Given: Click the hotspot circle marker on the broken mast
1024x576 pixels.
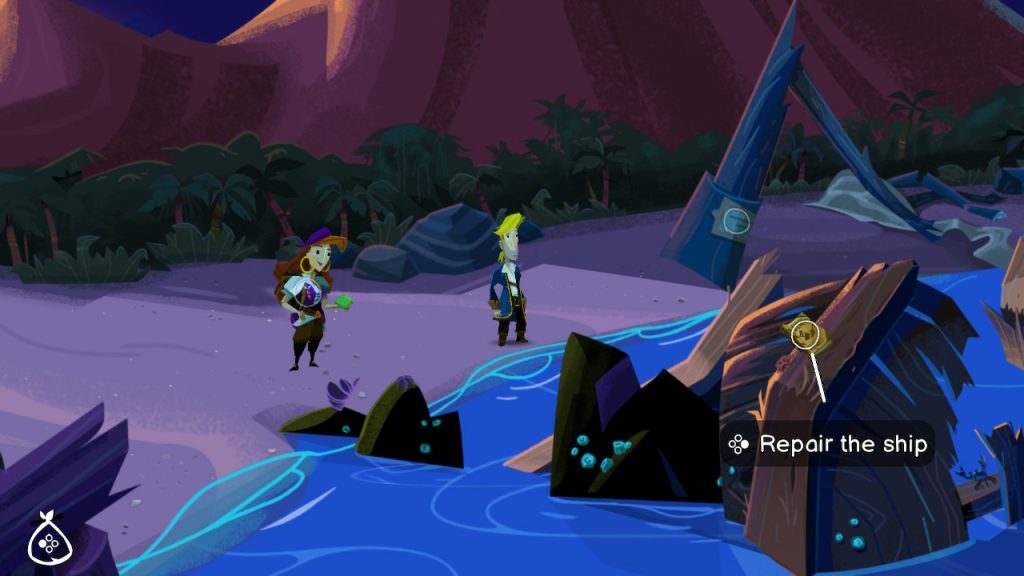Looking at the screenshot, I should (x=735, y=218).
